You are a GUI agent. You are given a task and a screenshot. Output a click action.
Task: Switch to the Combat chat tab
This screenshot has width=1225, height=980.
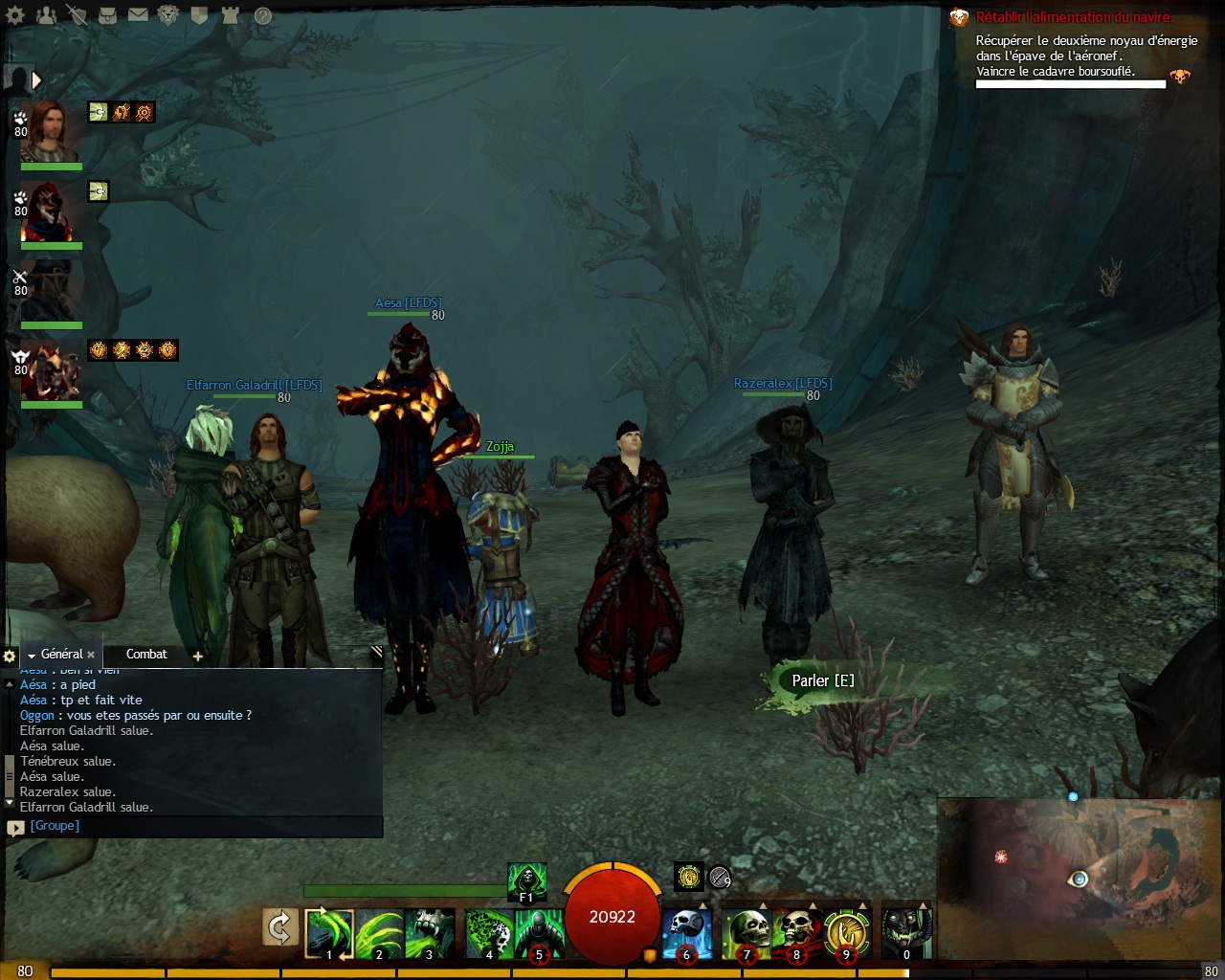pyautogui.click(x=146, y=655)
